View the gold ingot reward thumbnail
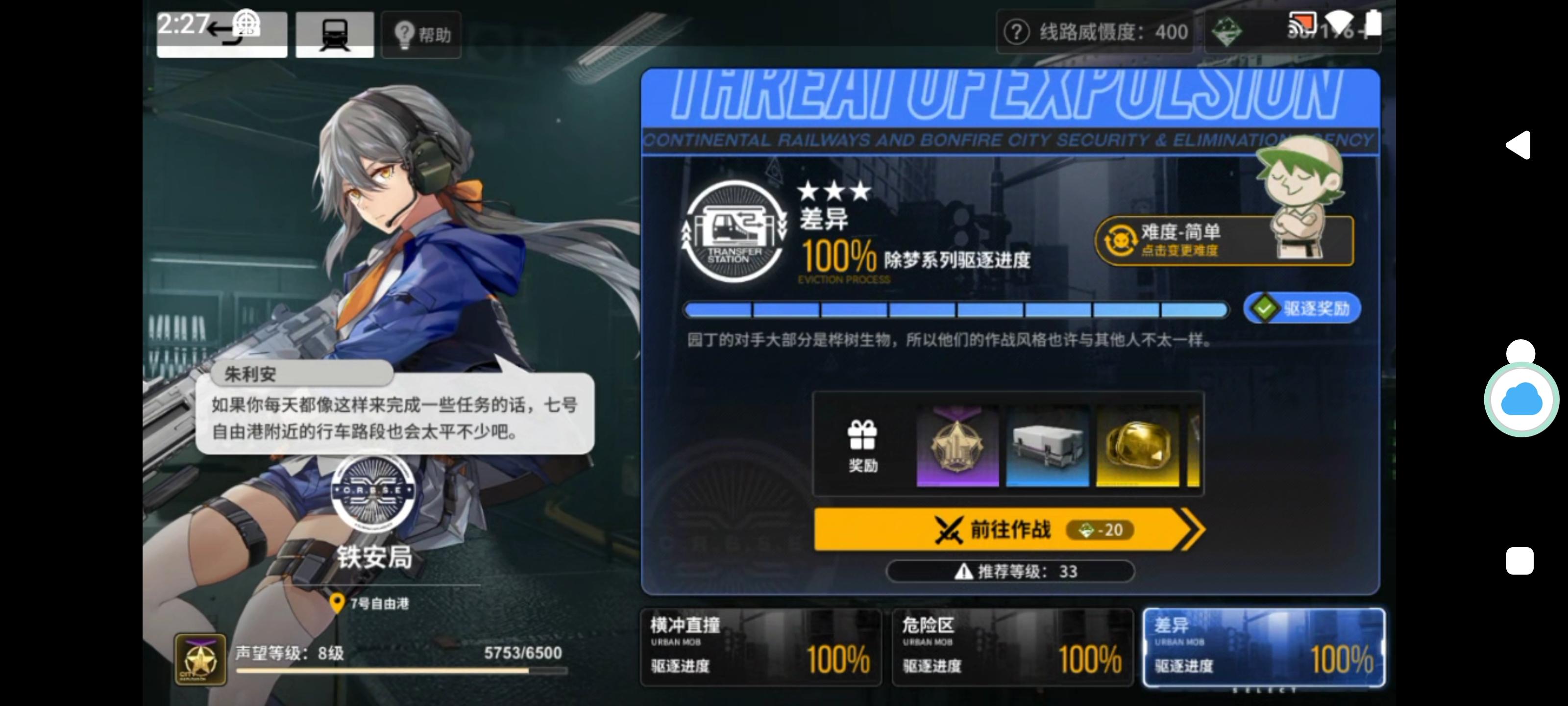Viewport: 1568px width, 706px height. point(1139,446)
